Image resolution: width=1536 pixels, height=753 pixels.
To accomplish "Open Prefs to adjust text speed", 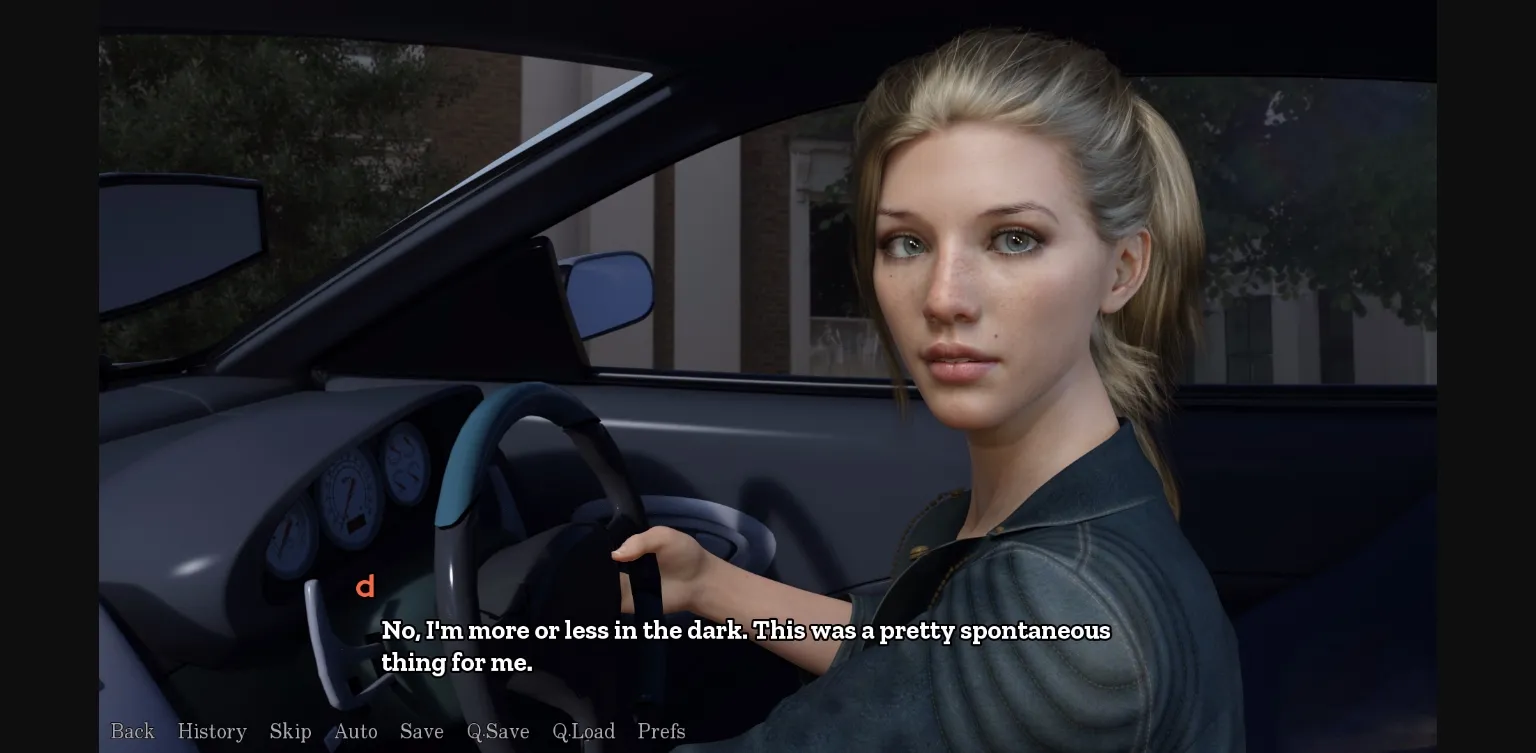I will [x=661, y=731].
